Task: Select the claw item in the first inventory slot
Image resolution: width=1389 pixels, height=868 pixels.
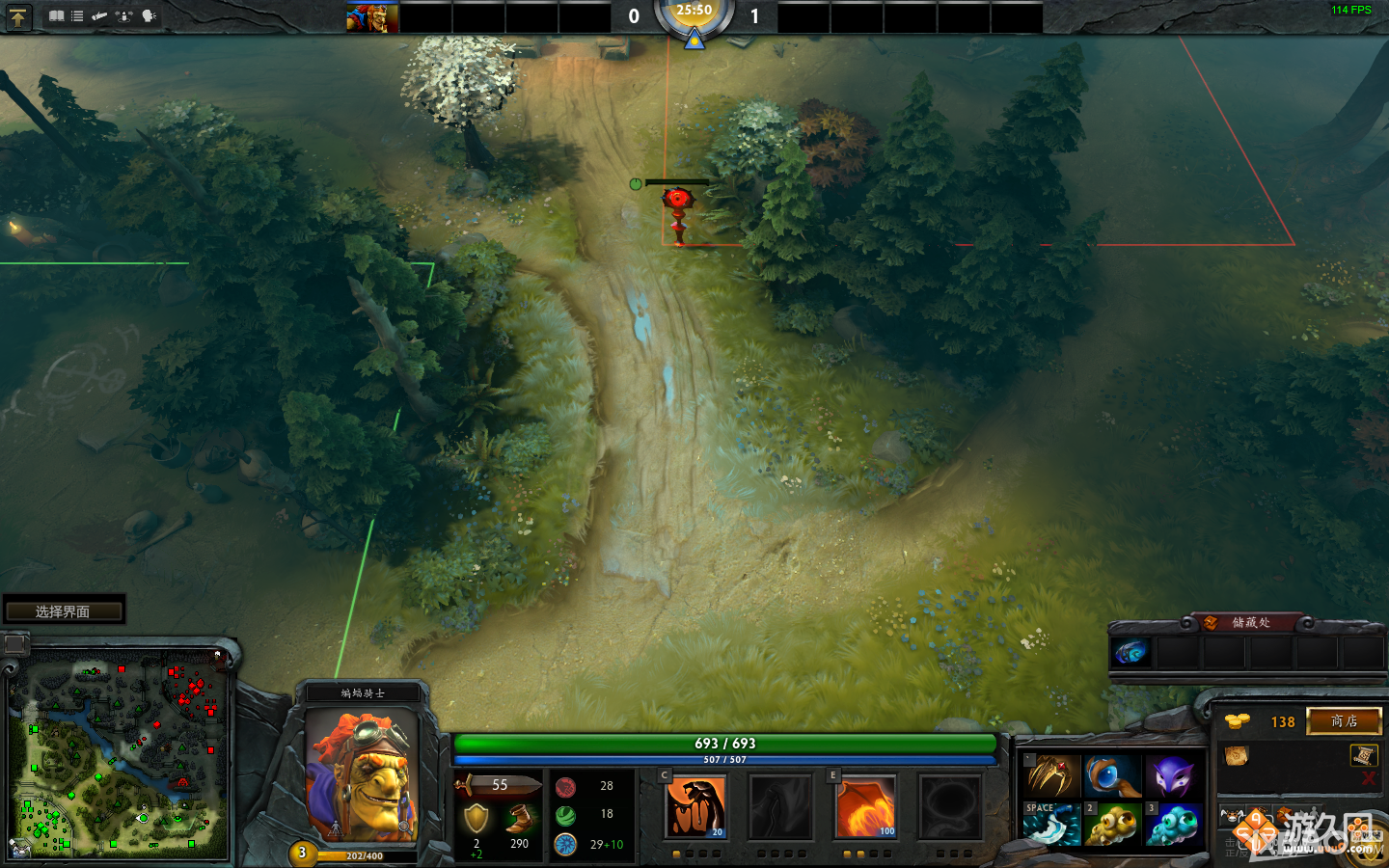Action: point(1052,774)
